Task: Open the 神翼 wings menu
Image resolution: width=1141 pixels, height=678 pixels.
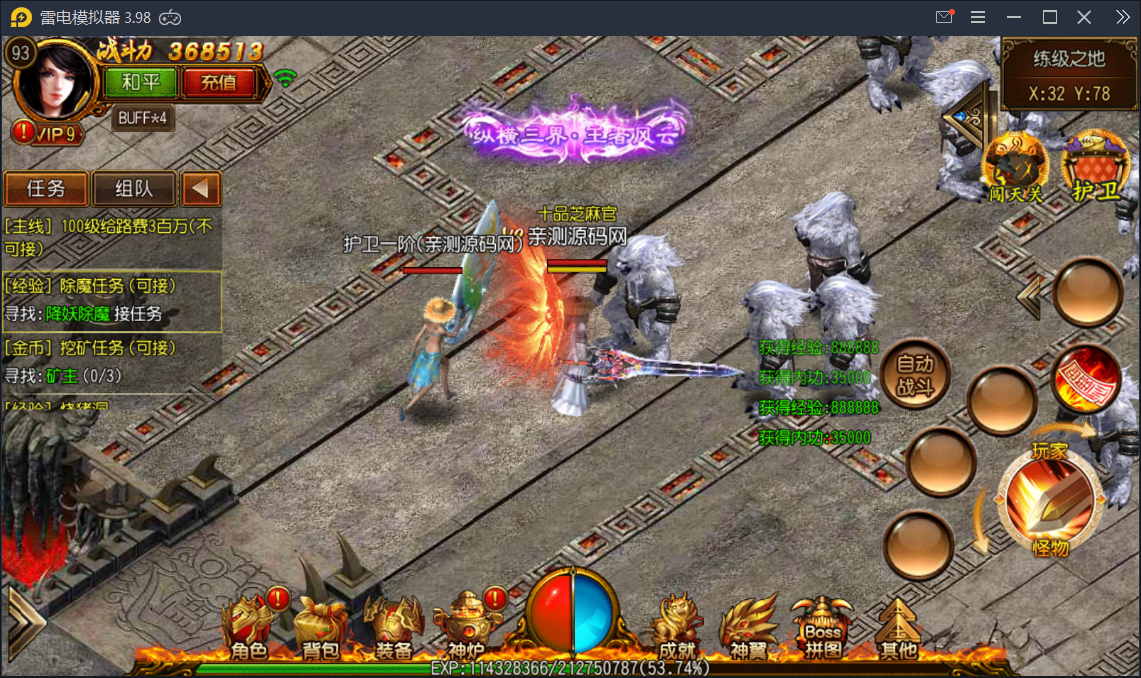Action: point(749,627)
